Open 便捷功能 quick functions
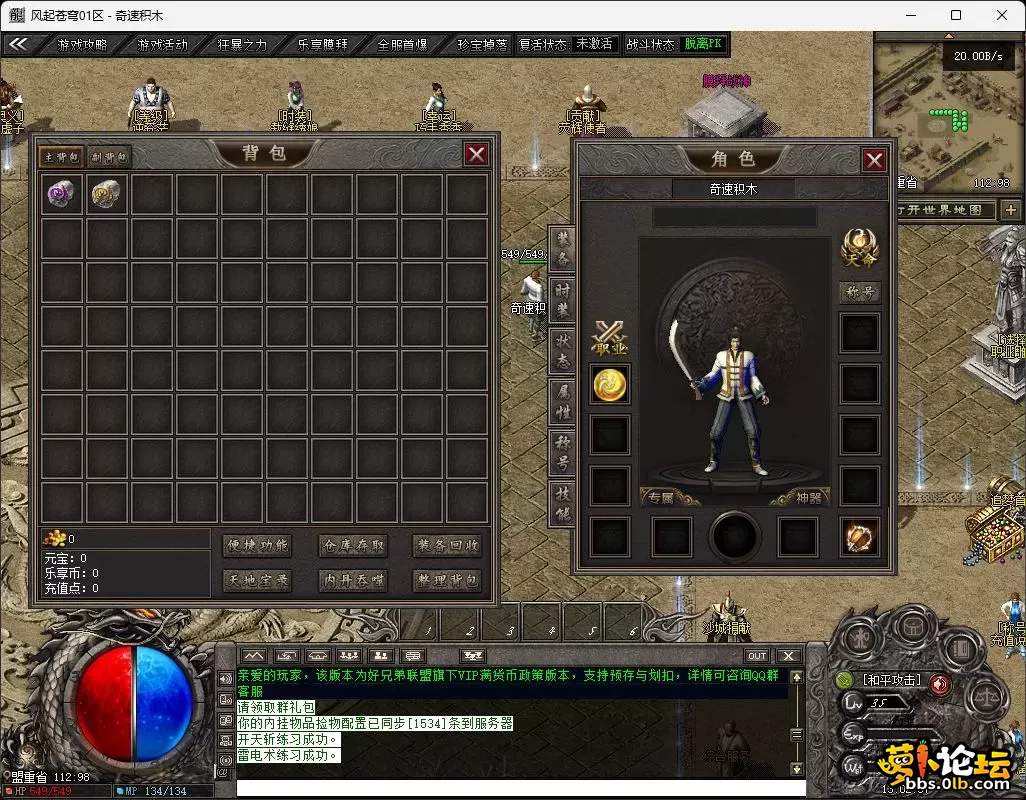 tap(257, 545)
